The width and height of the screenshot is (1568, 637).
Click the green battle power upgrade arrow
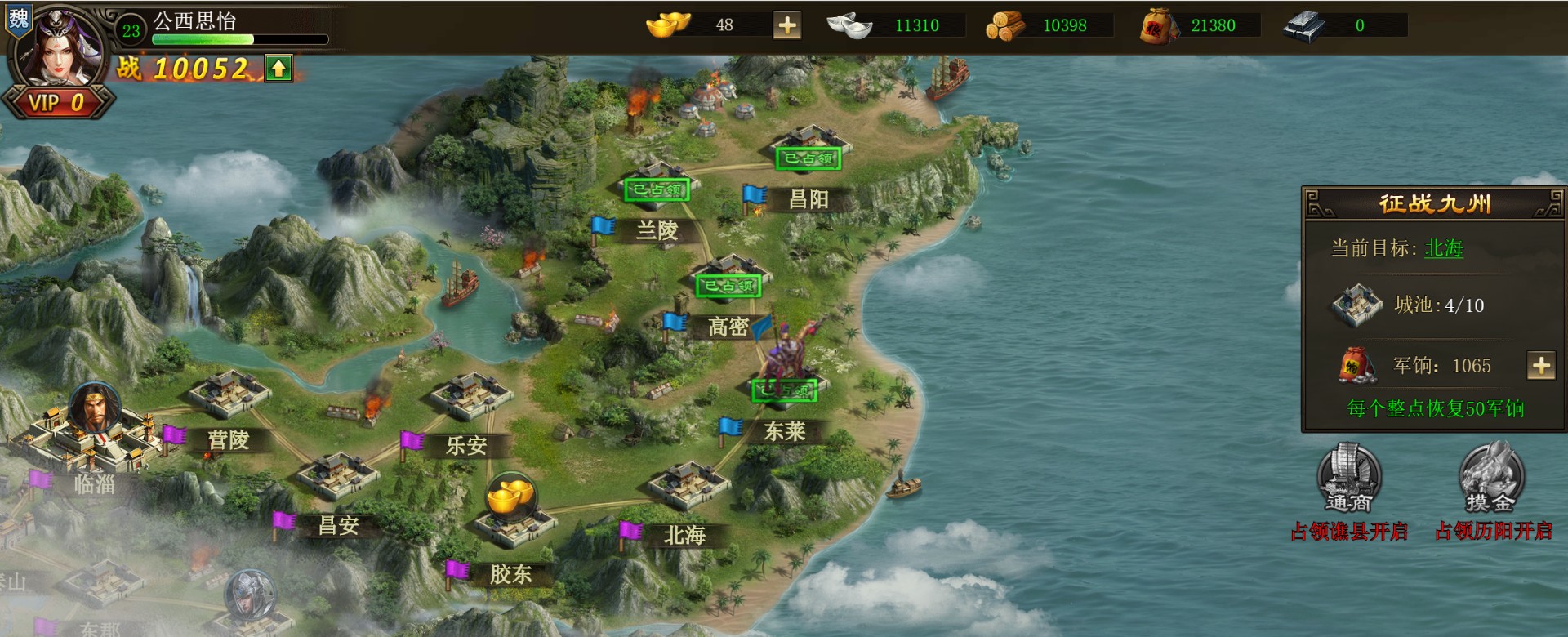[x=278, y=69]
